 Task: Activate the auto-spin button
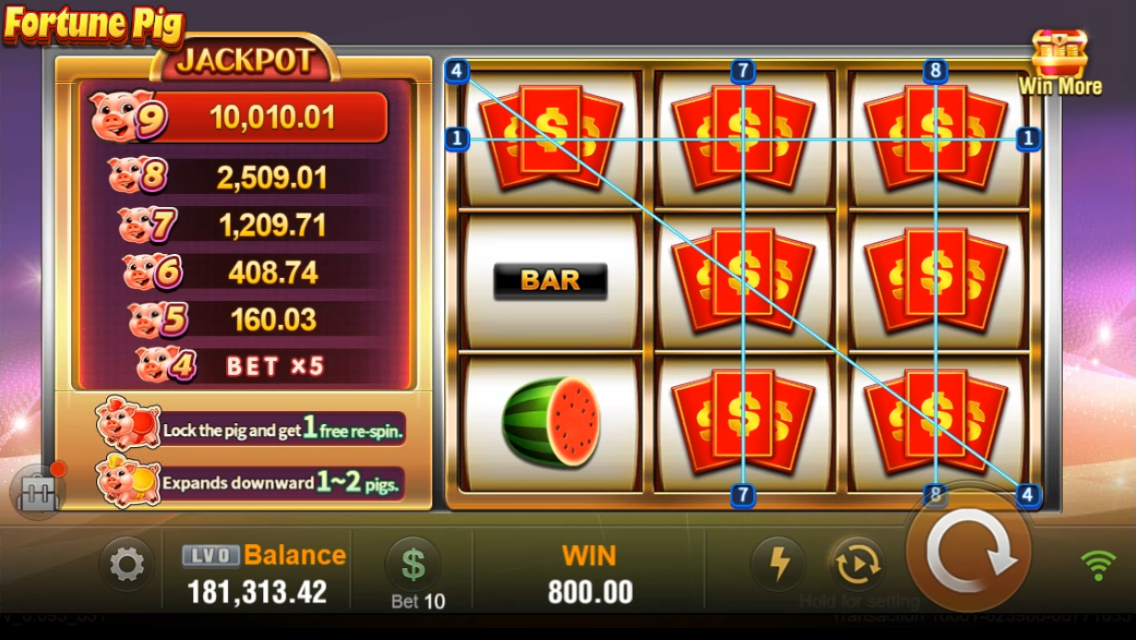856,565
